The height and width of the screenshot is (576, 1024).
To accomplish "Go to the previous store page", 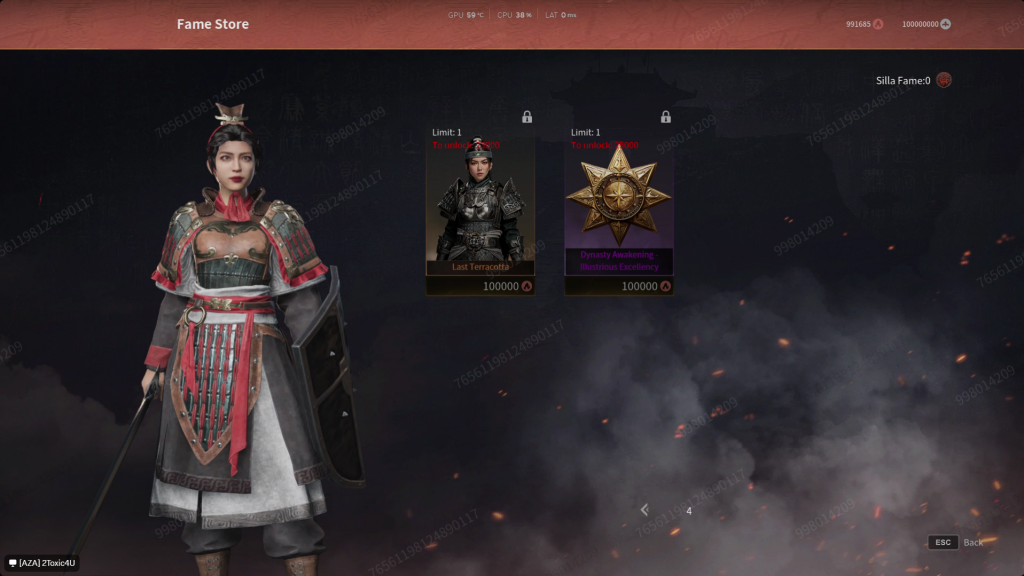I will (645, 510).
